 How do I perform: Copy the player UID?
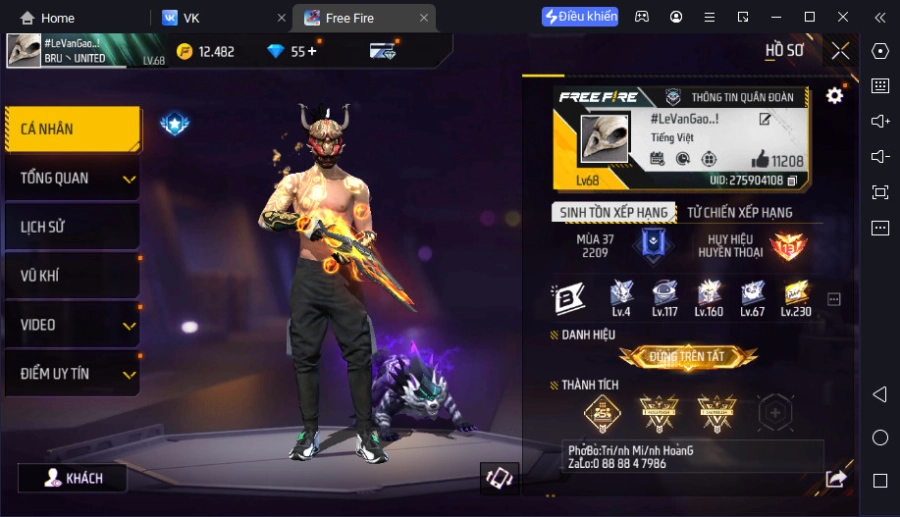(792, 181)
